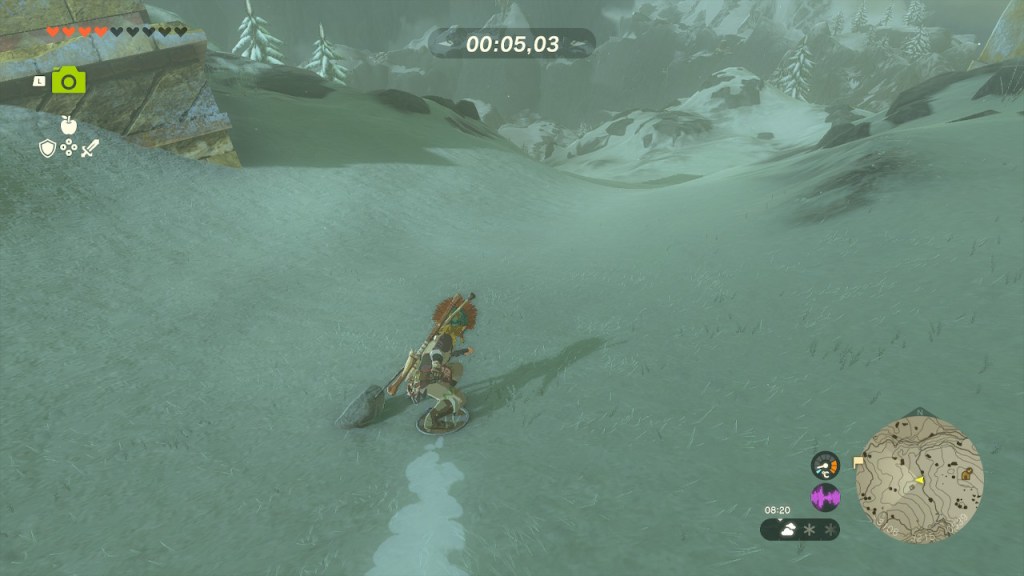
Task: Click the temperature gauge icon
Action: point(825,465)
